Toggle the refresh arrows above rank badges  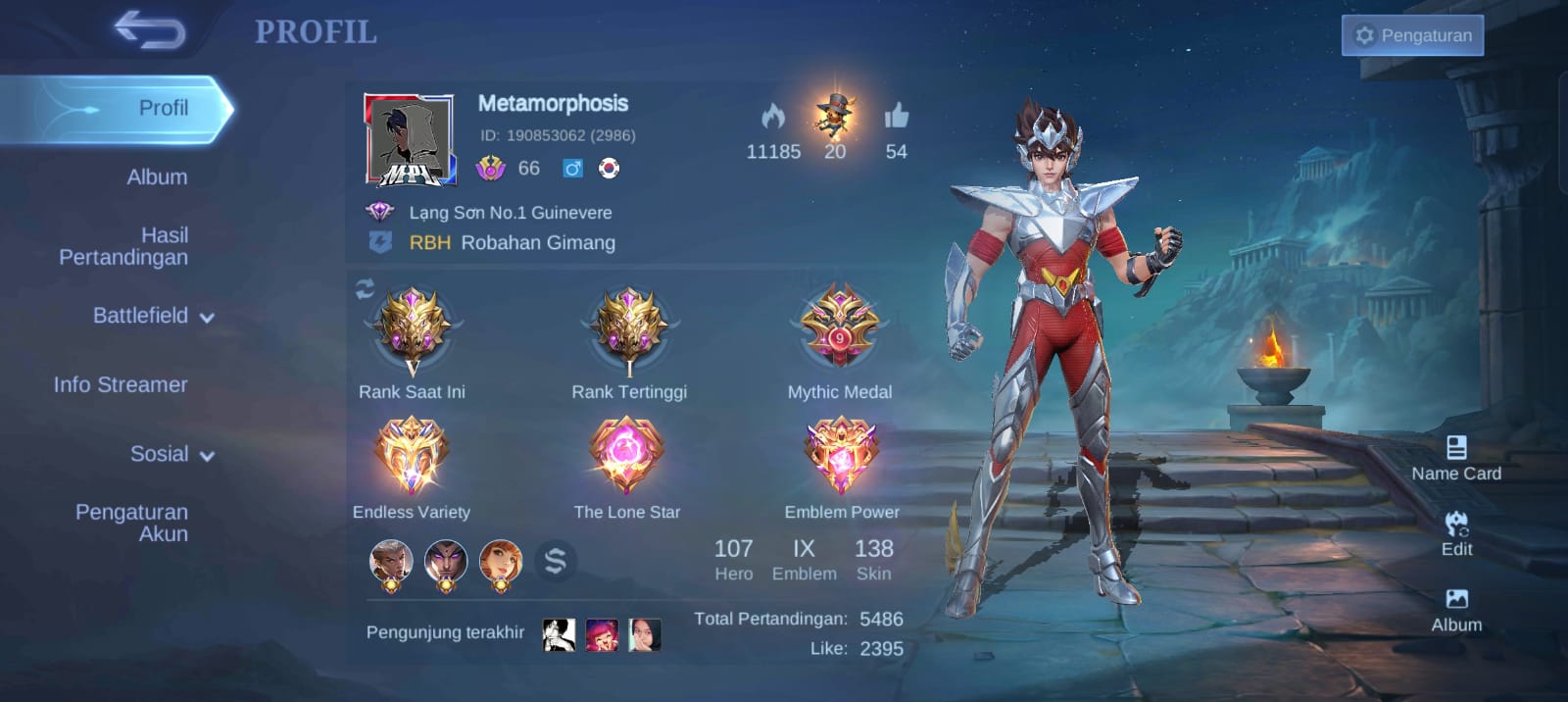point(365,289)
